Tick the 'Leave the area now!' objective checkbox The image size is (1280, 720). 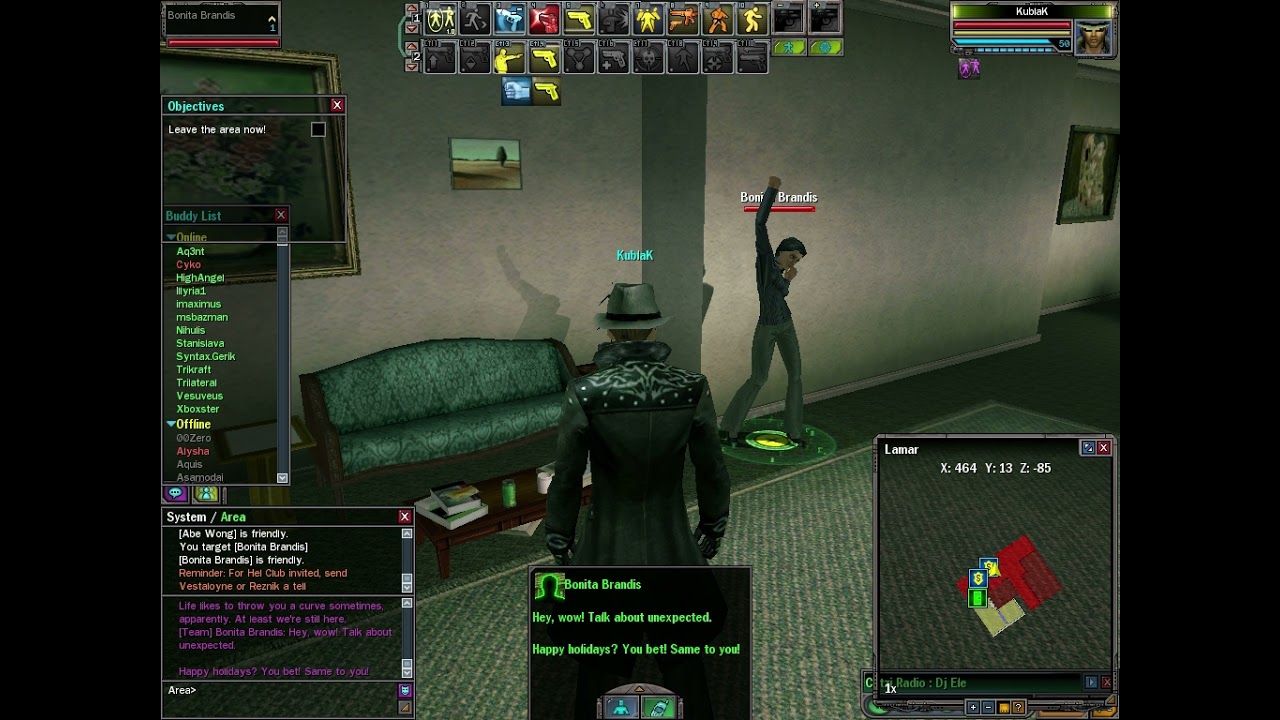pos(318,129)
